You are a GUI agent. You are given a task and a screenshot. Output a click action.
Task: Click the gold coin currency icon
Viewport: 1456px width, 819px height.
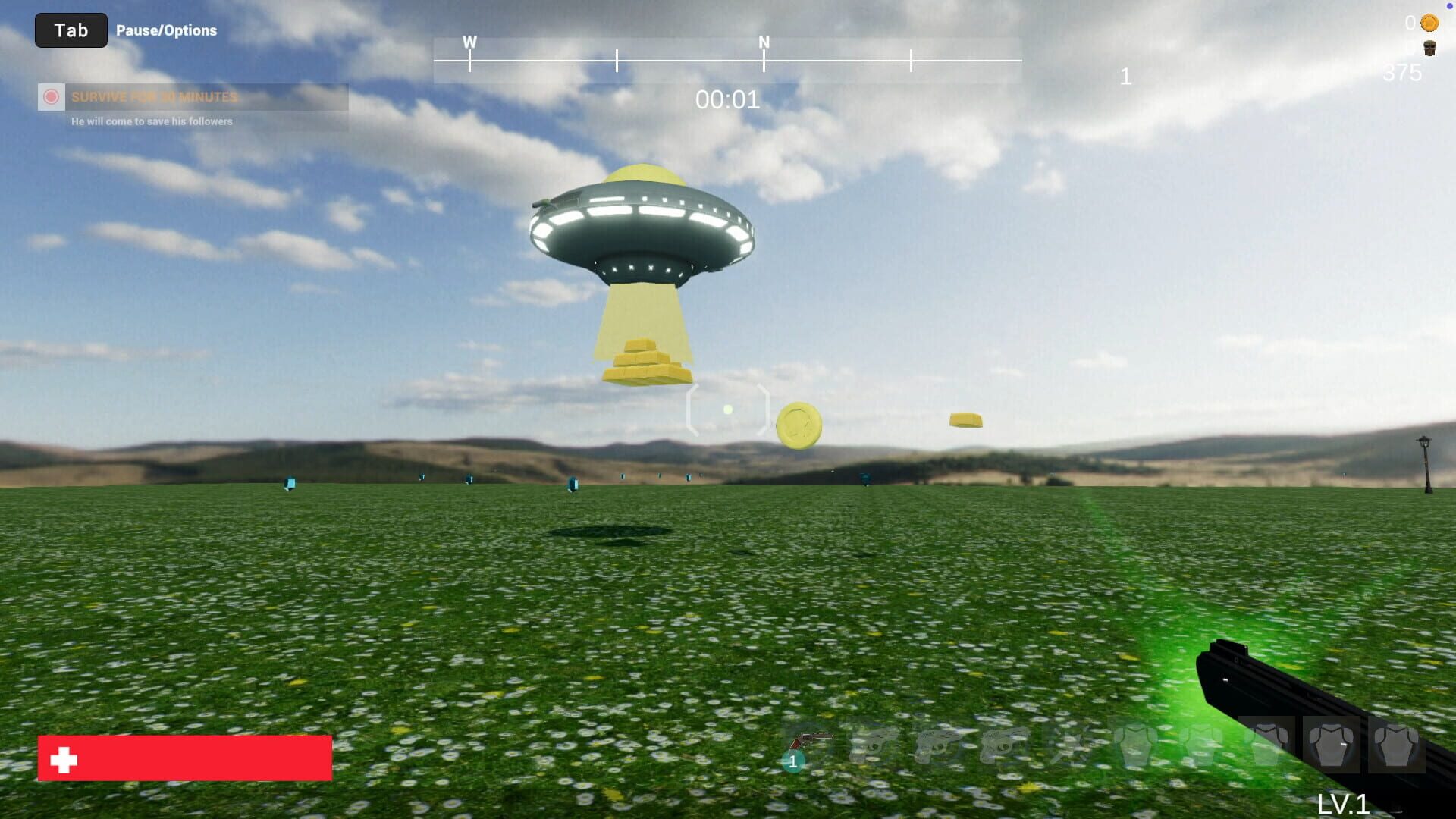tap(1429, 24)
